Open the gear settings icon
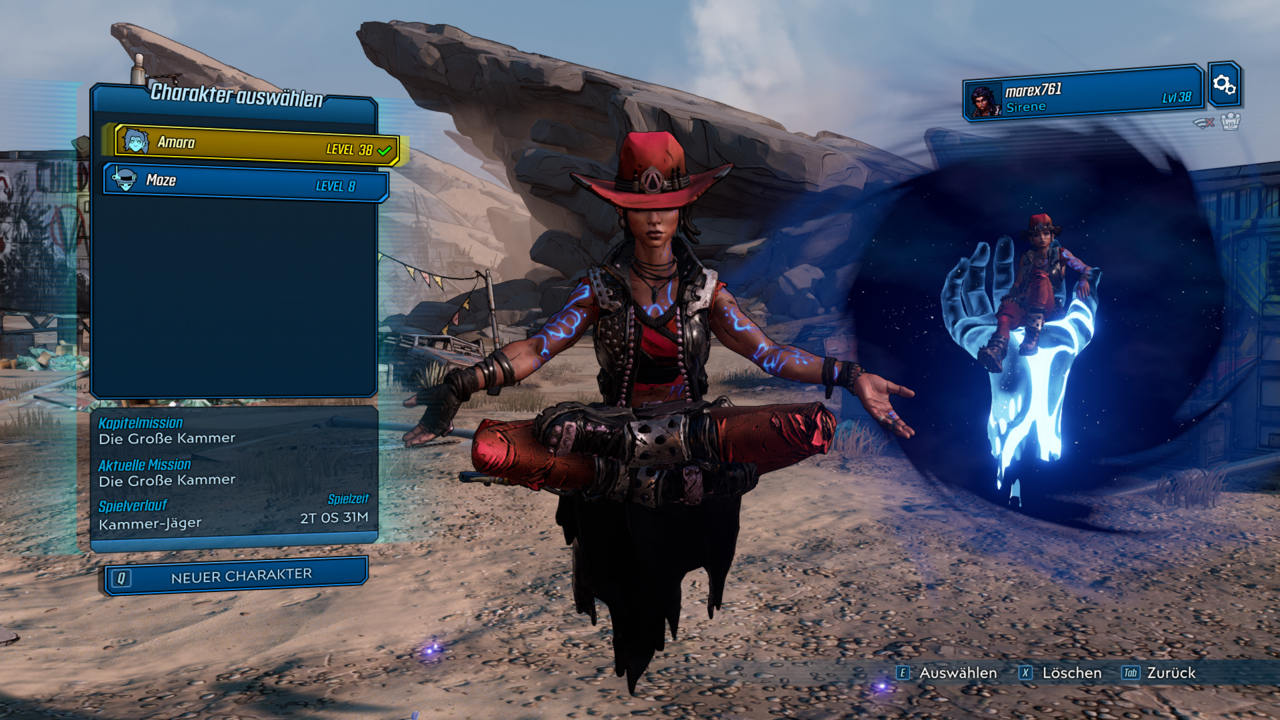 [1224, 85]
